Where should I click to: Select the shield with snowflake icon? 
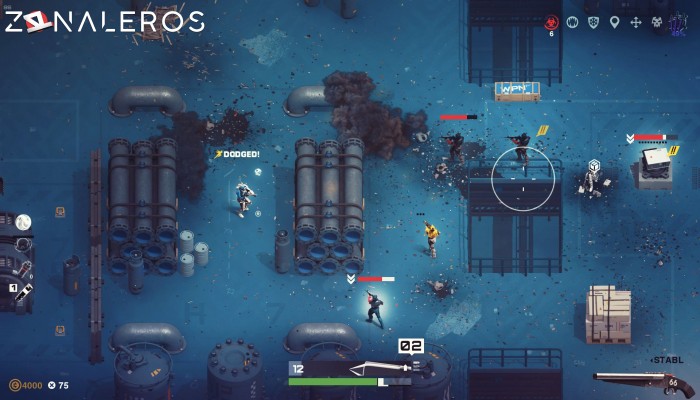tap(593, 21)
